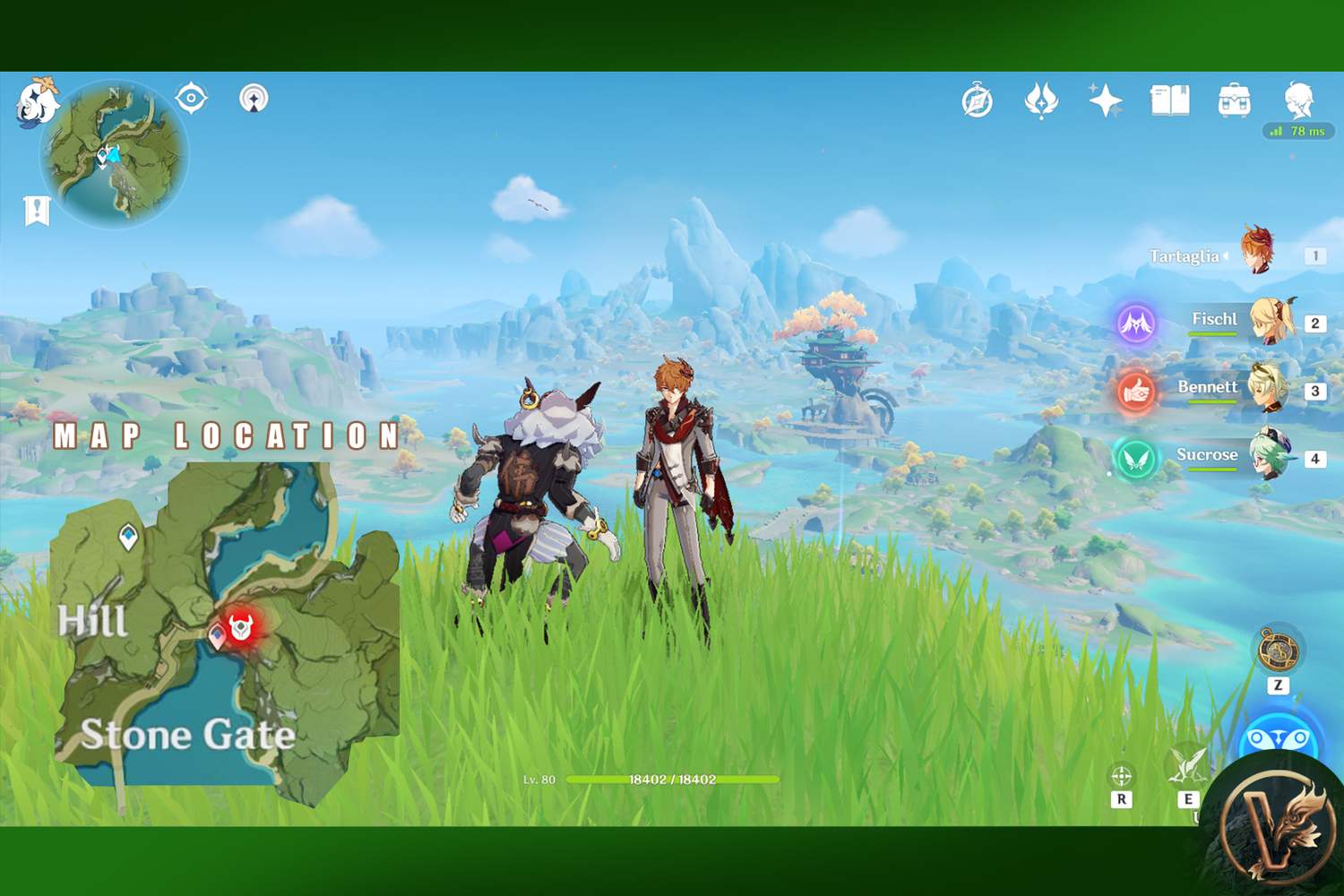Open the Character menu portrait icon
The height and width of the screenshot is (896, 1344).
click(x=1297, y=101)
